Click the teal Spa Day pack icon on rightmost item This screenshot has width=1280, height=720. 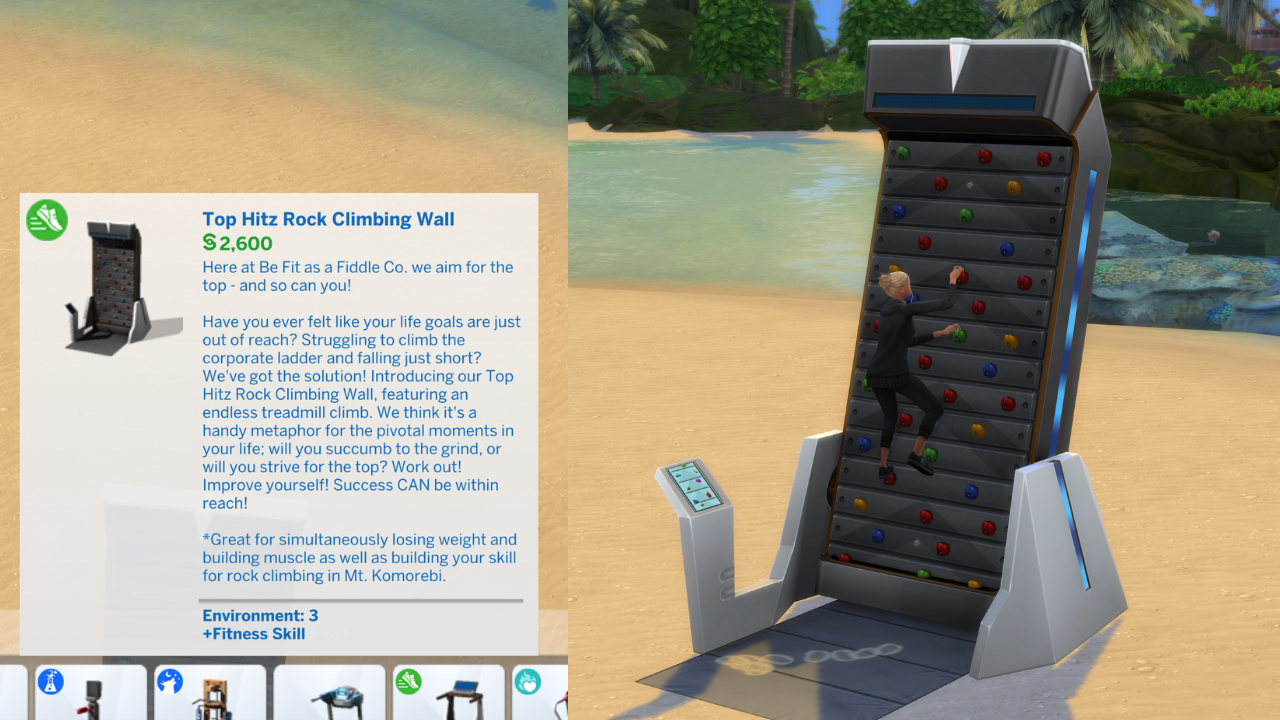tap(529, 679)
